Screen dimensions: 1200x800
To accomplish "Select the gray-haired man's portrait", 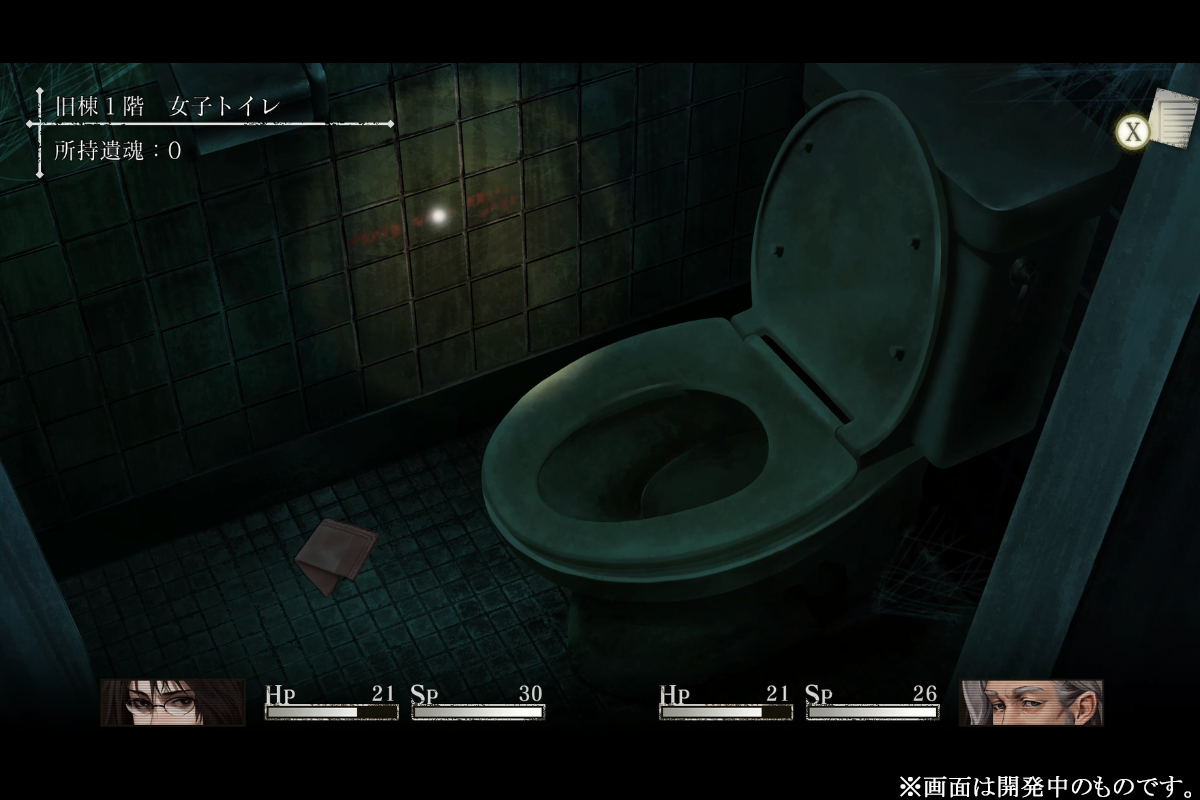I will coord(1031,702).
